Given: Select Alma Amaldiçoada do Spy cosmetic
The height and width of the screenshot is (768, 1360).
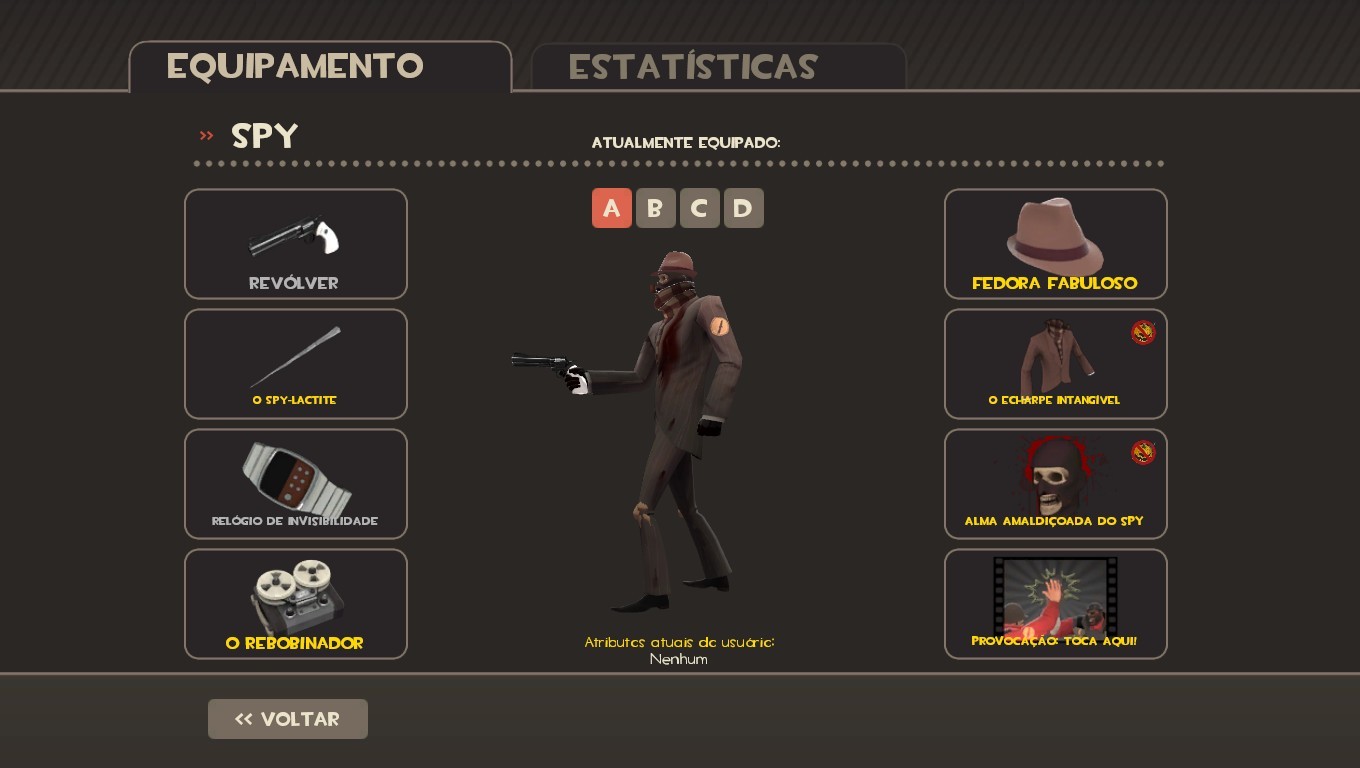Looking at the screenshot, I should (x=1055, y=483).
